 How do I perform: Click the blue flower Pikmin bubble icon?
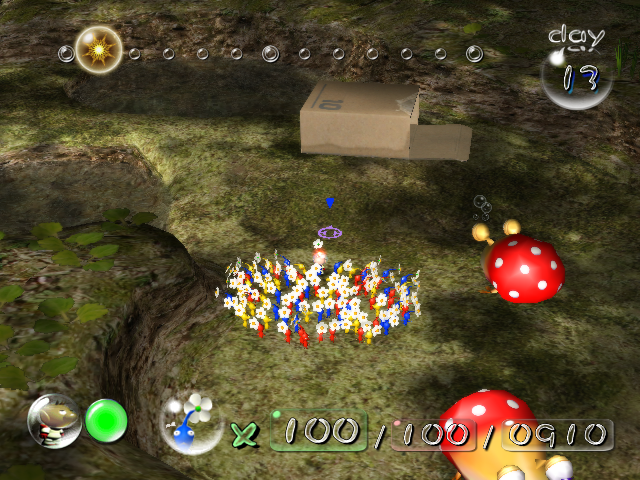tap(193, 423)
